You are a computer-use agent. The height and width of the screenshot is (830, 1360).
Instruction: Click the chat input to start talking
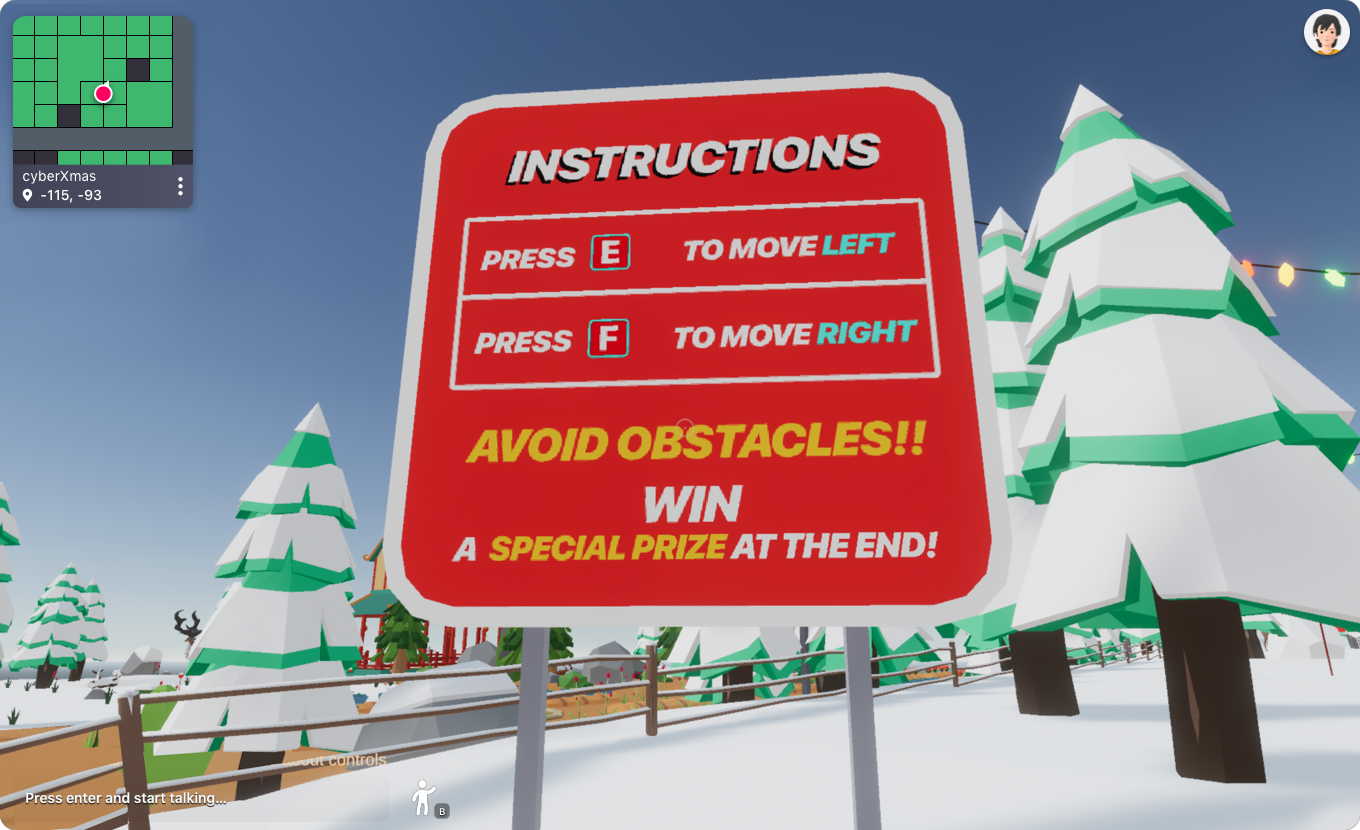pyautogui.click(x=127, y=799)
